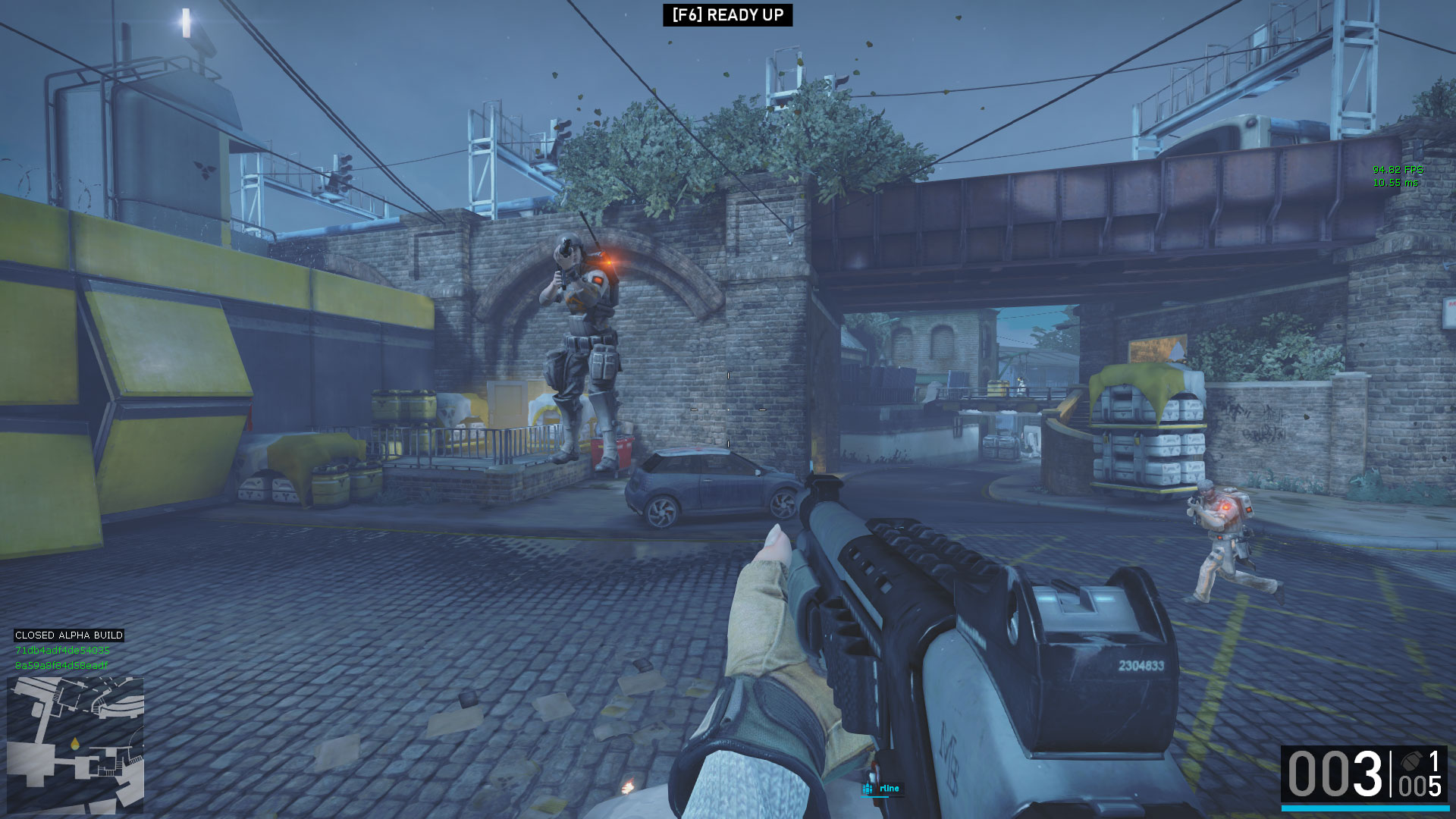1456x819 pixels.
Task: Click the cyan ammo ability icon
Action: [x=868, y=789]
